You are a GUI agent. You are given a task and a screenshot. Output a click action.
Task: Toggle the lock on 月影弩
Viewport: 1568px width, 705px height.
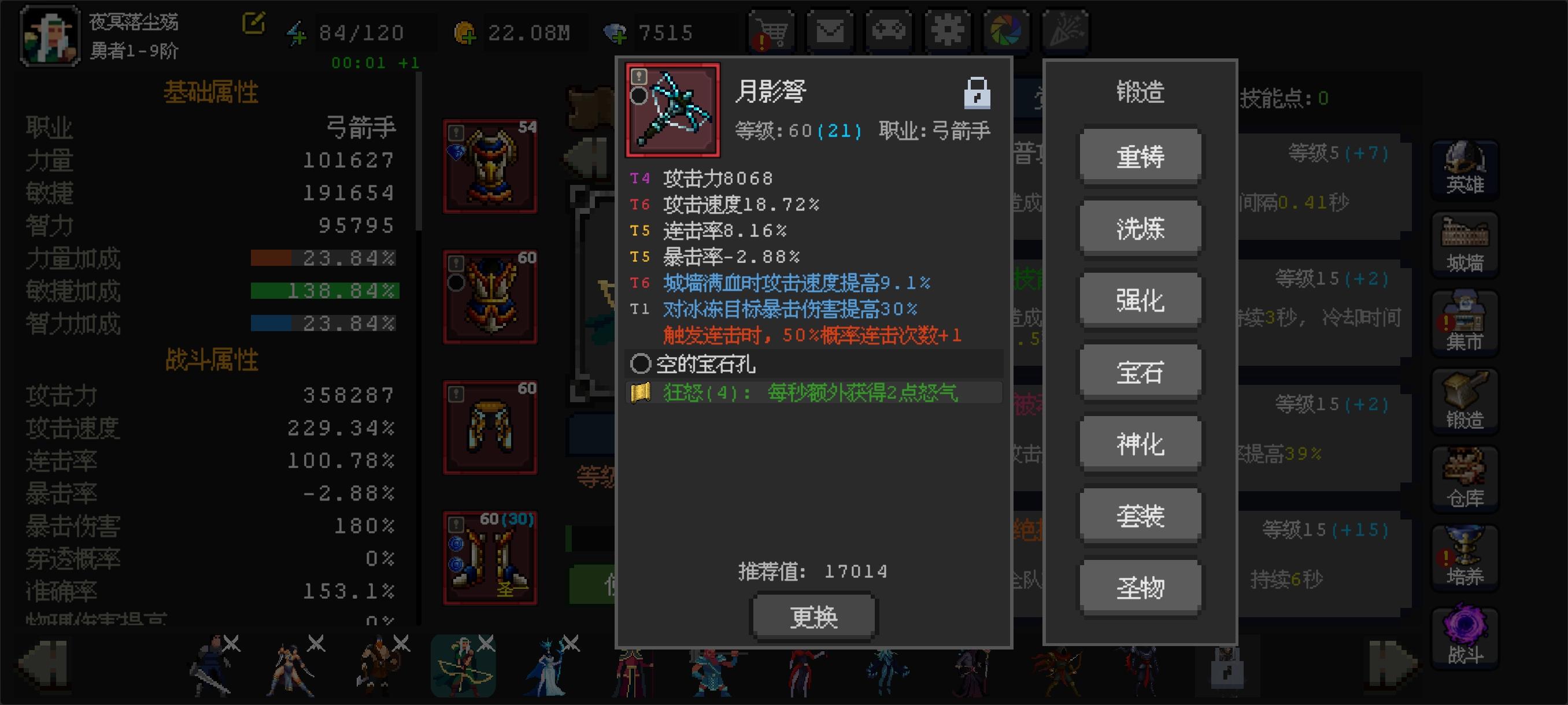[x=977, y=91]
